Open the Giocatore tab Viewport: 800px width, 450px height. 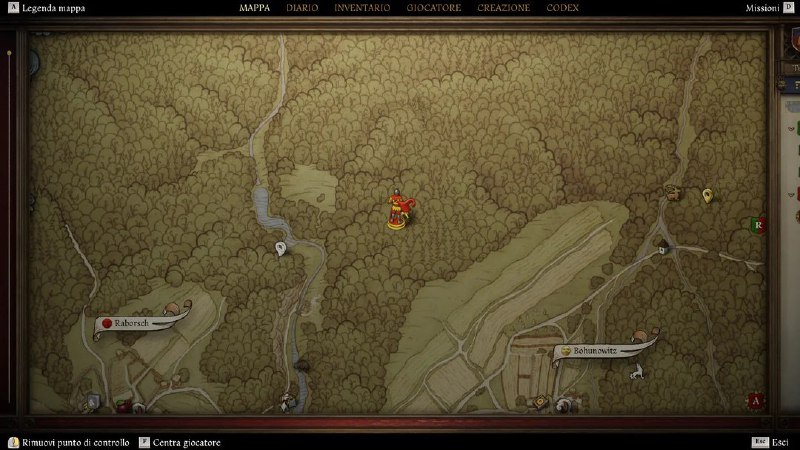pyautogui.click(x=434, y=8)
